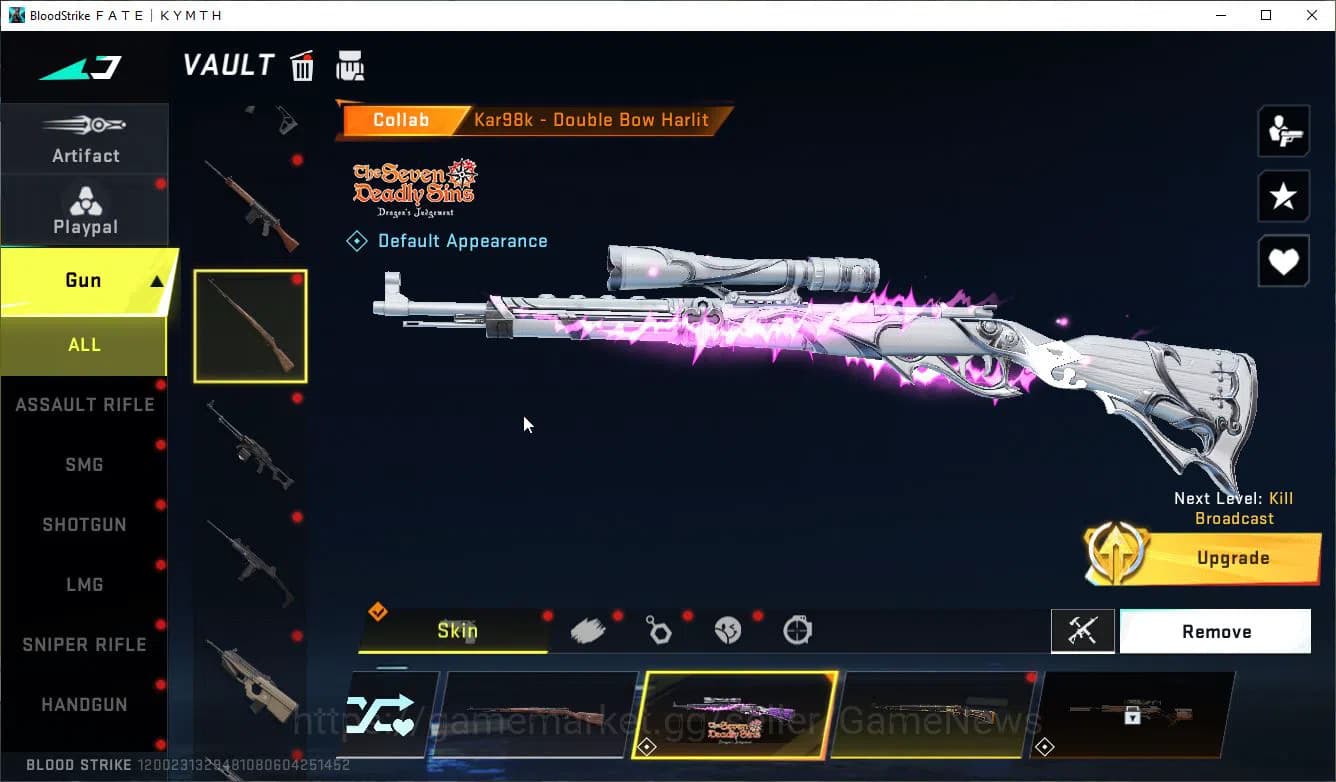Click the dismantle icon beside the trash
This screenshot has width=1336, height=782.
[x=350, y=65]
